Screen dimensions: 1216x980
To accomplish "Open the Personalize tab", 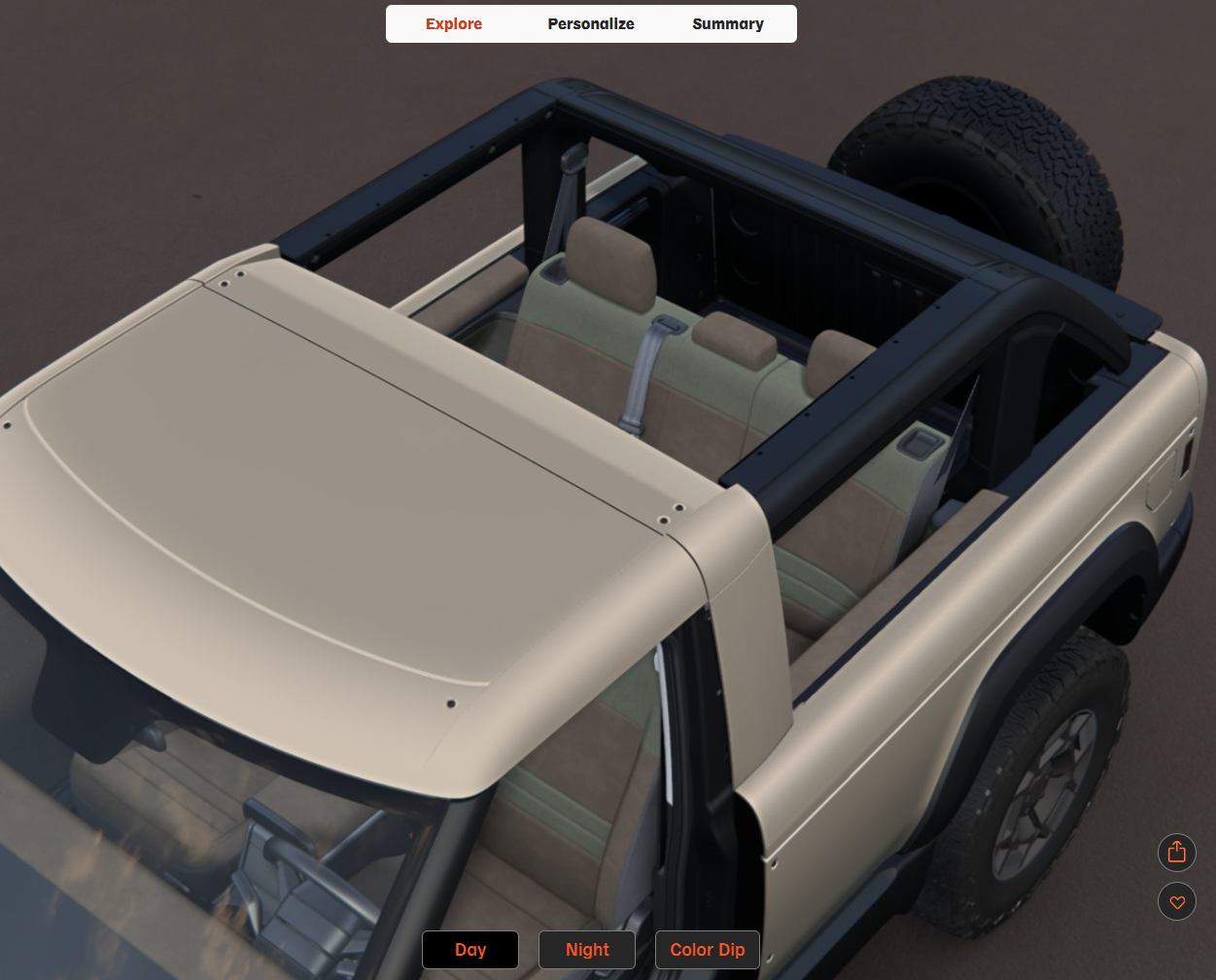I will pos(591,24).
